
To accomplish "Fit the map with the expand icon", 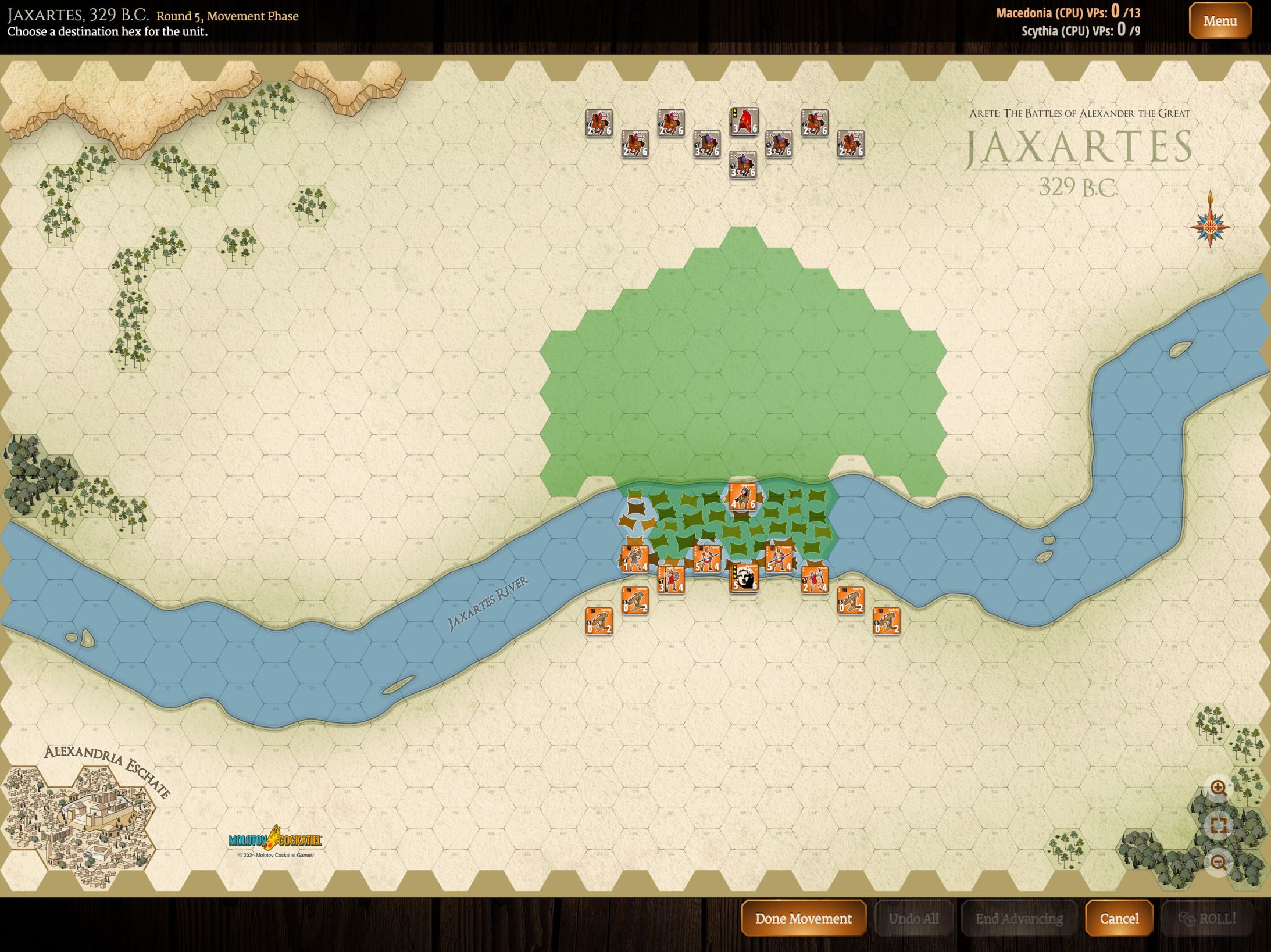I will [x=1219, y=825].
